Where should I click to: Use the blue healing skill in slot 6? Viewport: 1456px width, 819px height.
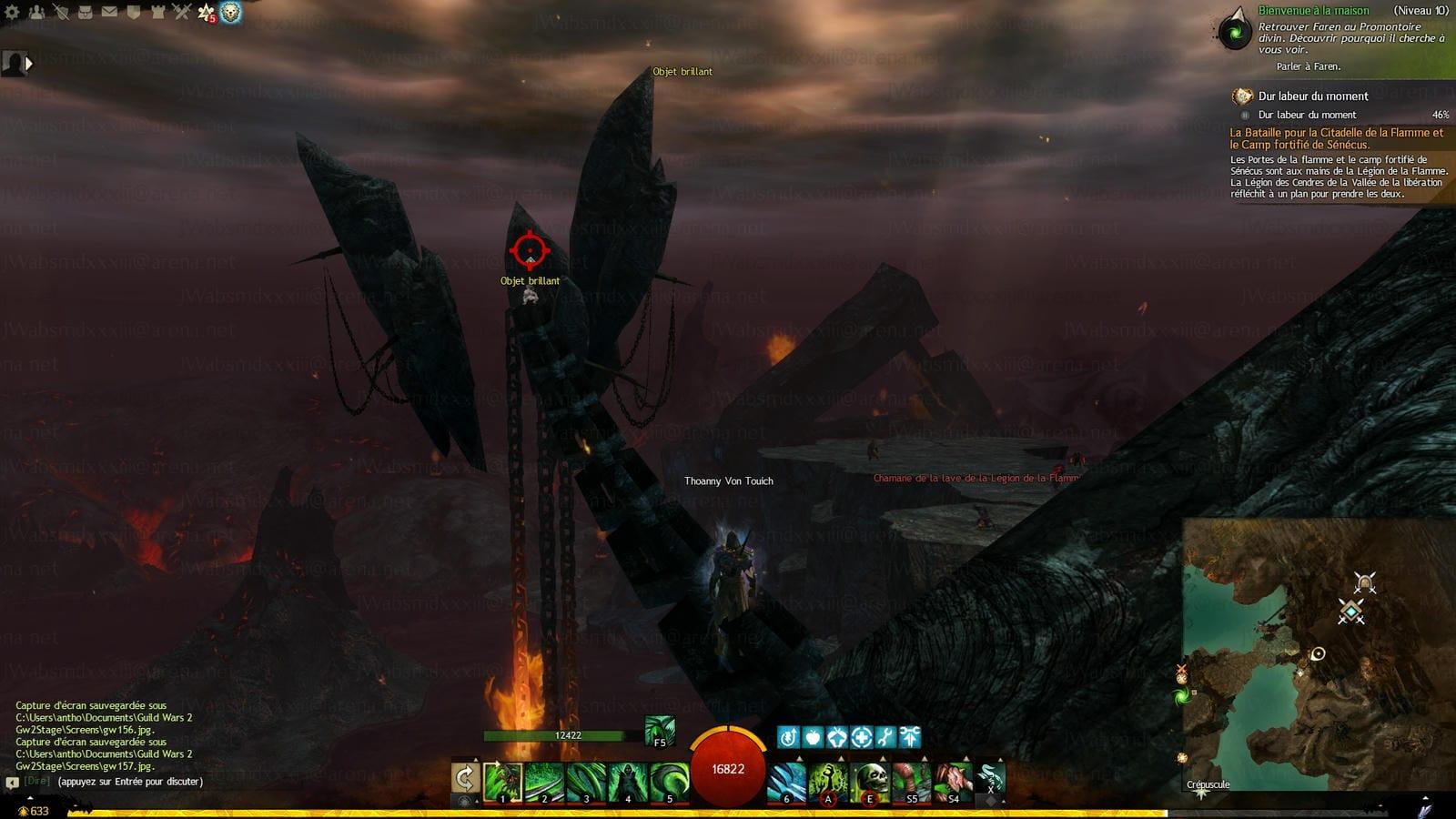point(787,782)
